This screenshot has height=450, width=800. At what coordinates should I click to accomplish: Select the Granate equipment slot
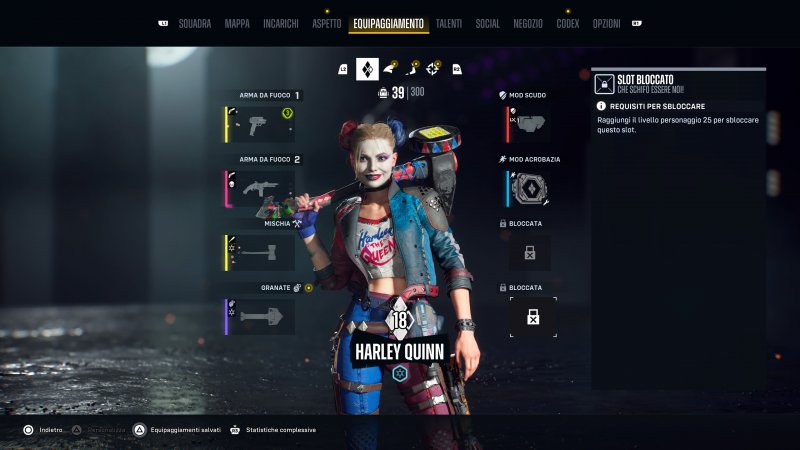click(260, 316)
